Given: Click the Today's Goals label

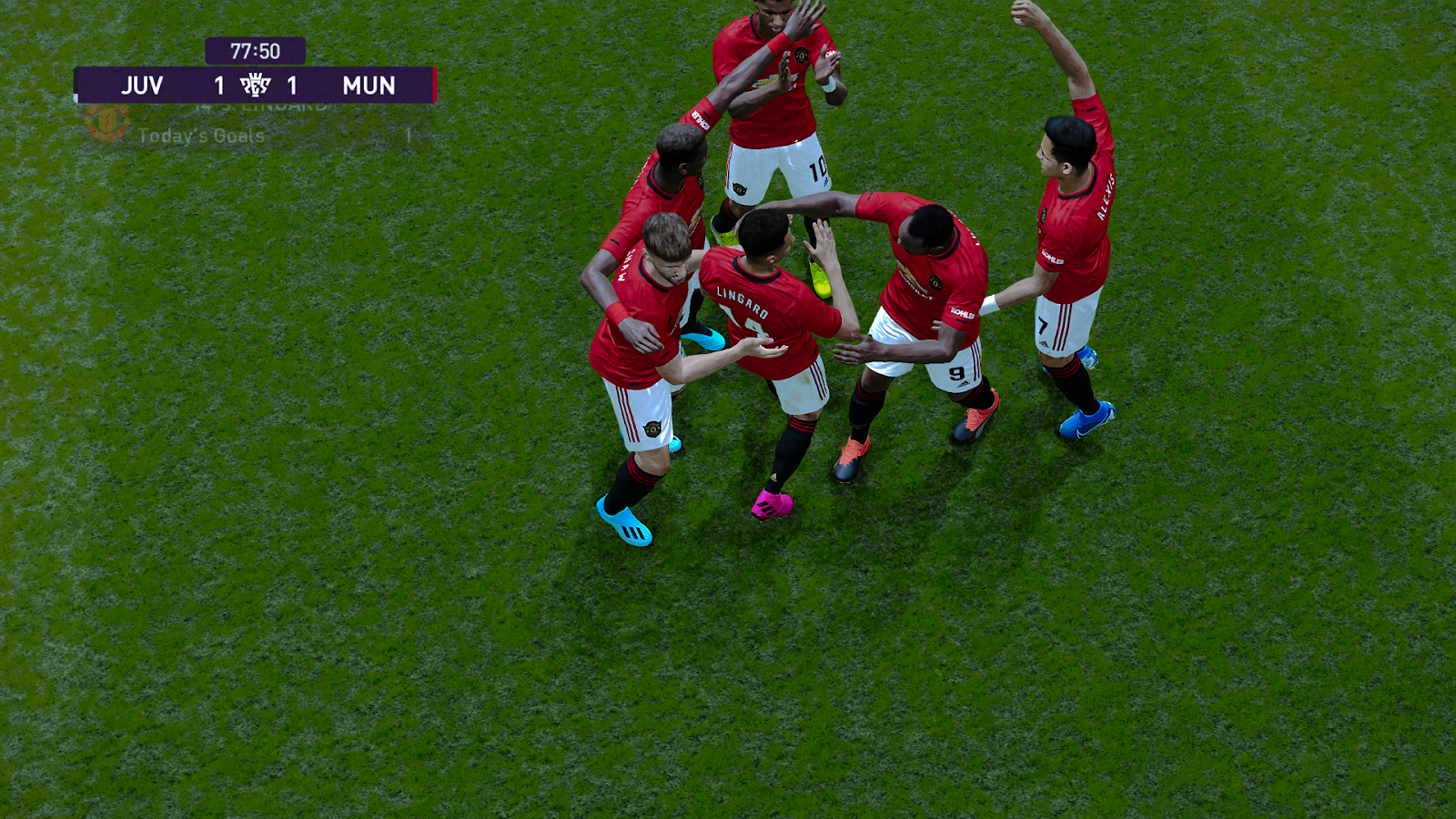Looking at the screenshot, I should [x=200, y=134].
